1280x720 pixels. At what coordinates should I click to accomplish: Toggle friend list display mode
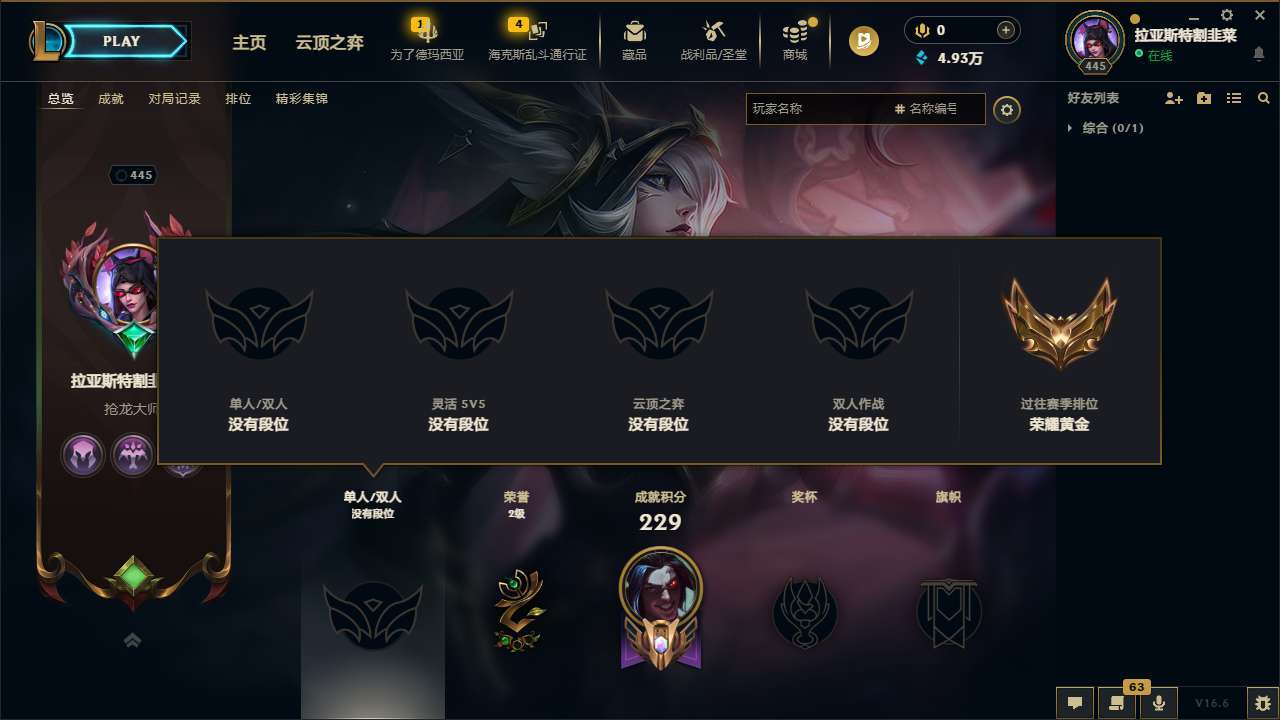click(1234, 98)
